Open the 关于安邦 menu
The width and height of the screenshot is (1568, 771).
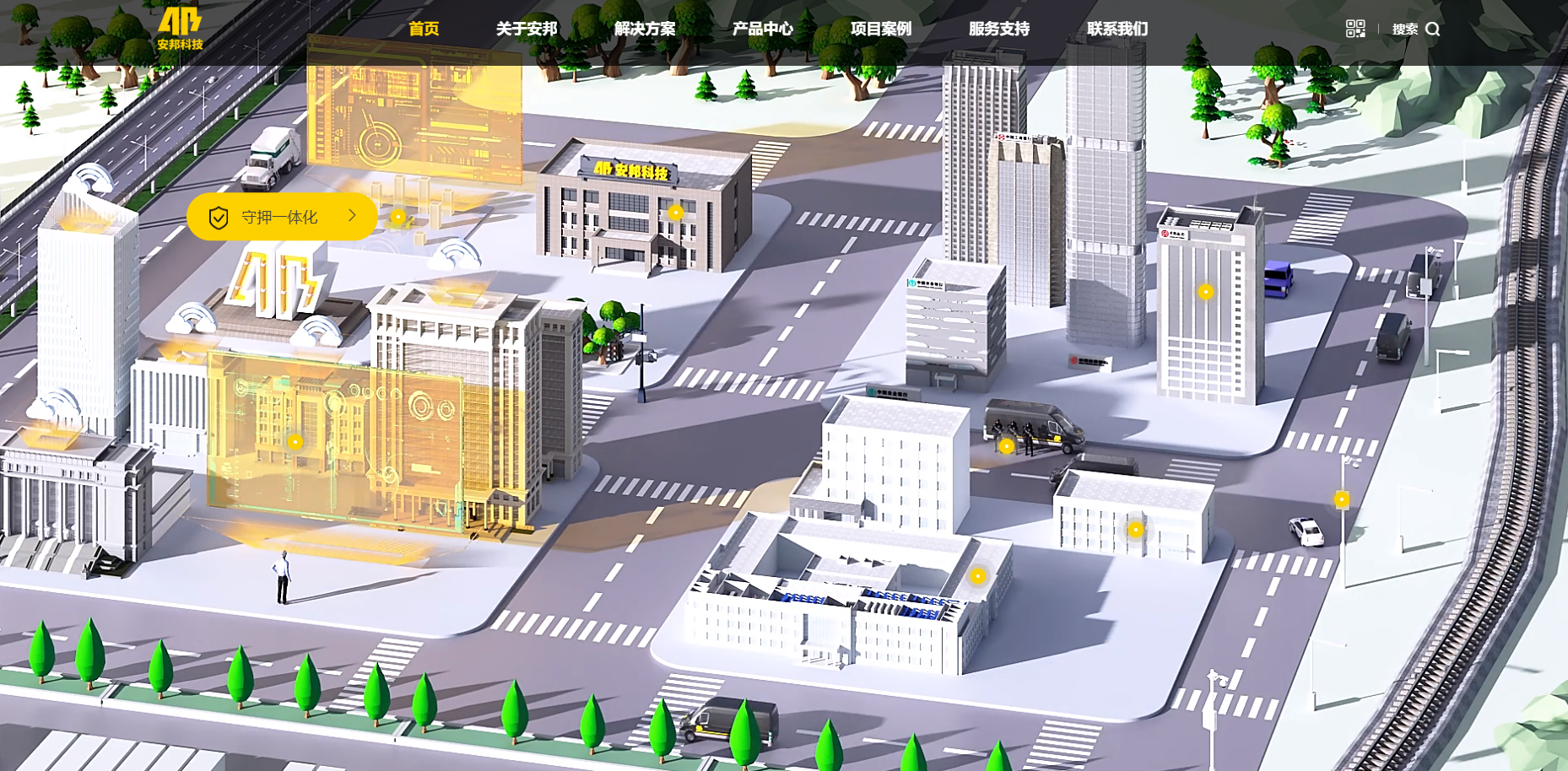tap(527, 29)
